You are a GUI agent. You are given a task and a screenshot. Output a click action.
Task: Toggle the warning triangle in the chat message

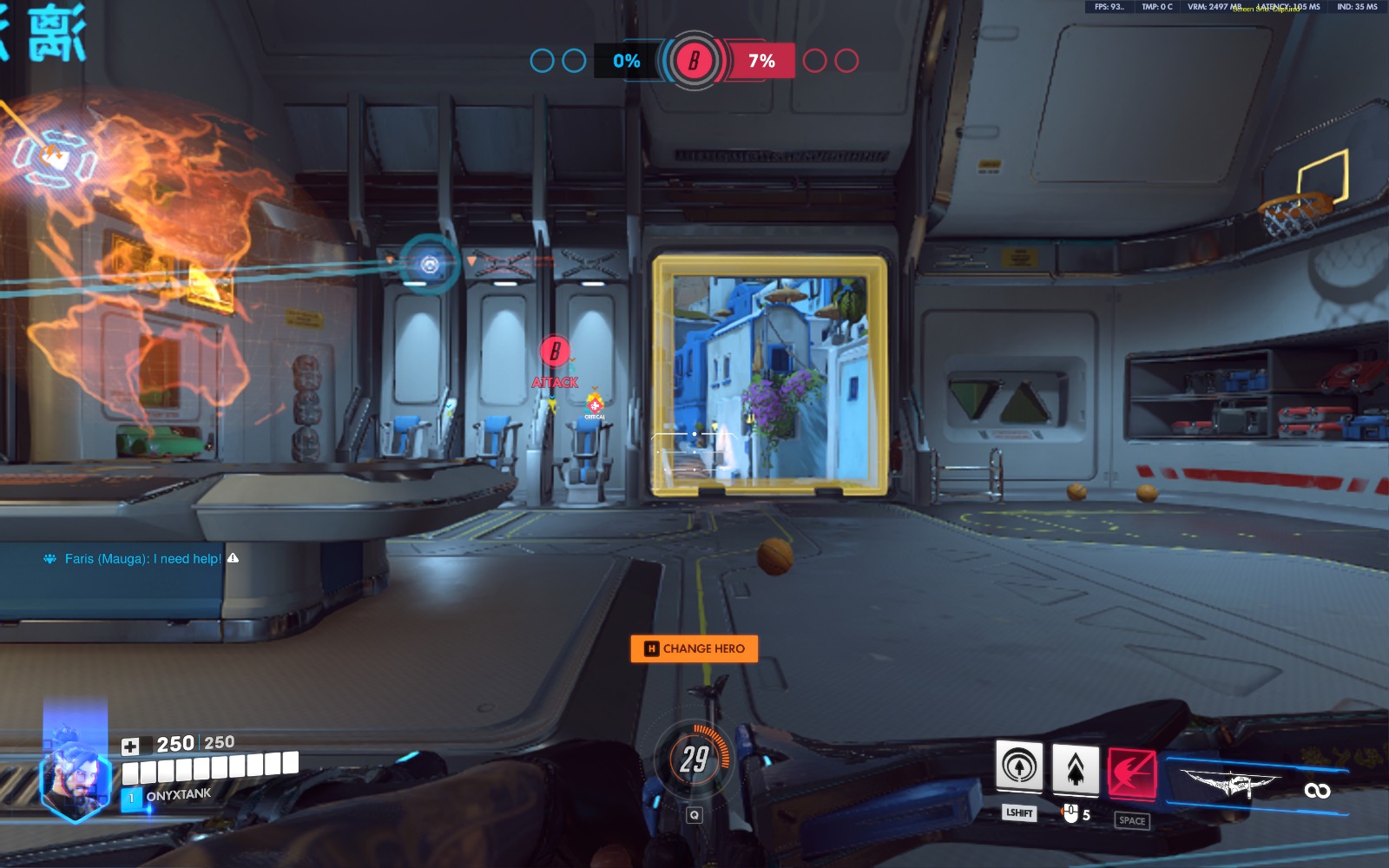coord(233,560)
